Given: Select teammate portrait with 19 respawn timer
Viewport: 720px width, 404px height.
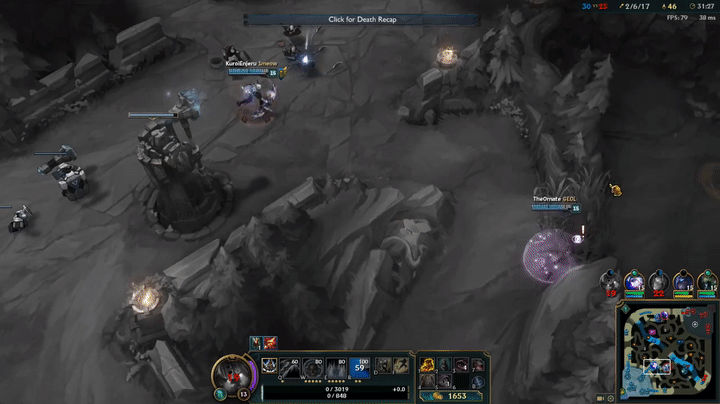Looking at the screenshot, I should click(x=609, y=283).
